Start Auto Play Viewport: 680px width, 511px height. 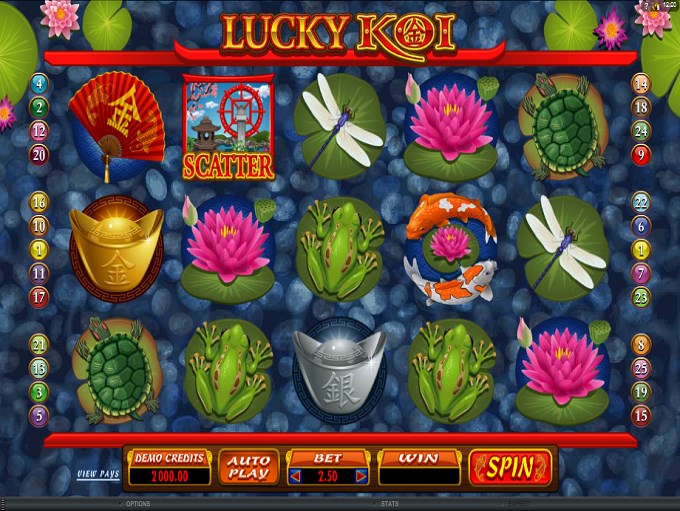pyautogui.click(x=246, y=467)
